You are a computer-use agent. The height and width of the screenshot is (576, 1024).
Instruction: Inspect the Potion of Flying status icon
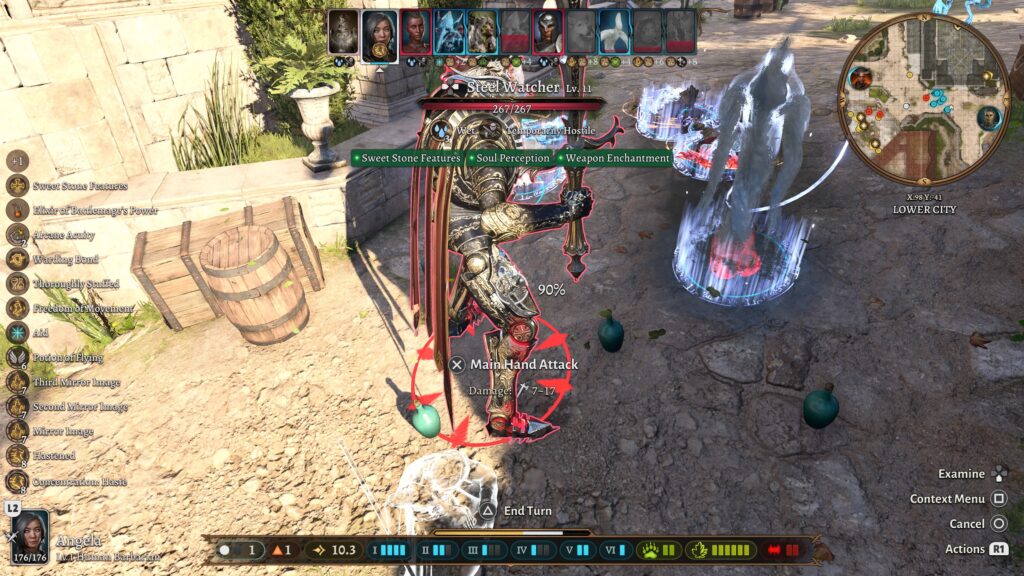tap(18, 357)
